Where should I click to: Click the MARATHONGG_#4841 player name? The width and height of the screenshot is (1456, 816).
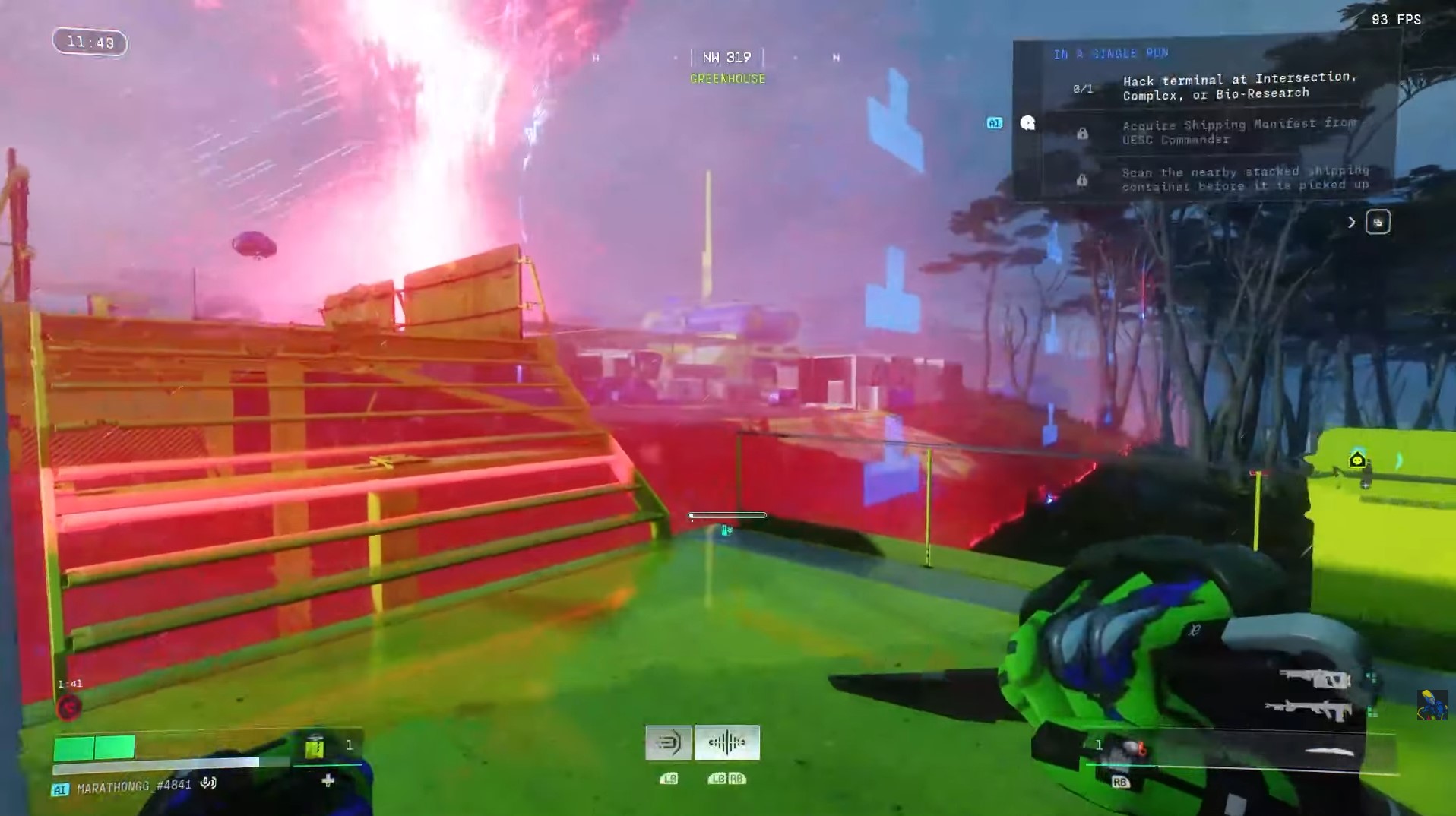tap(133, 787)
